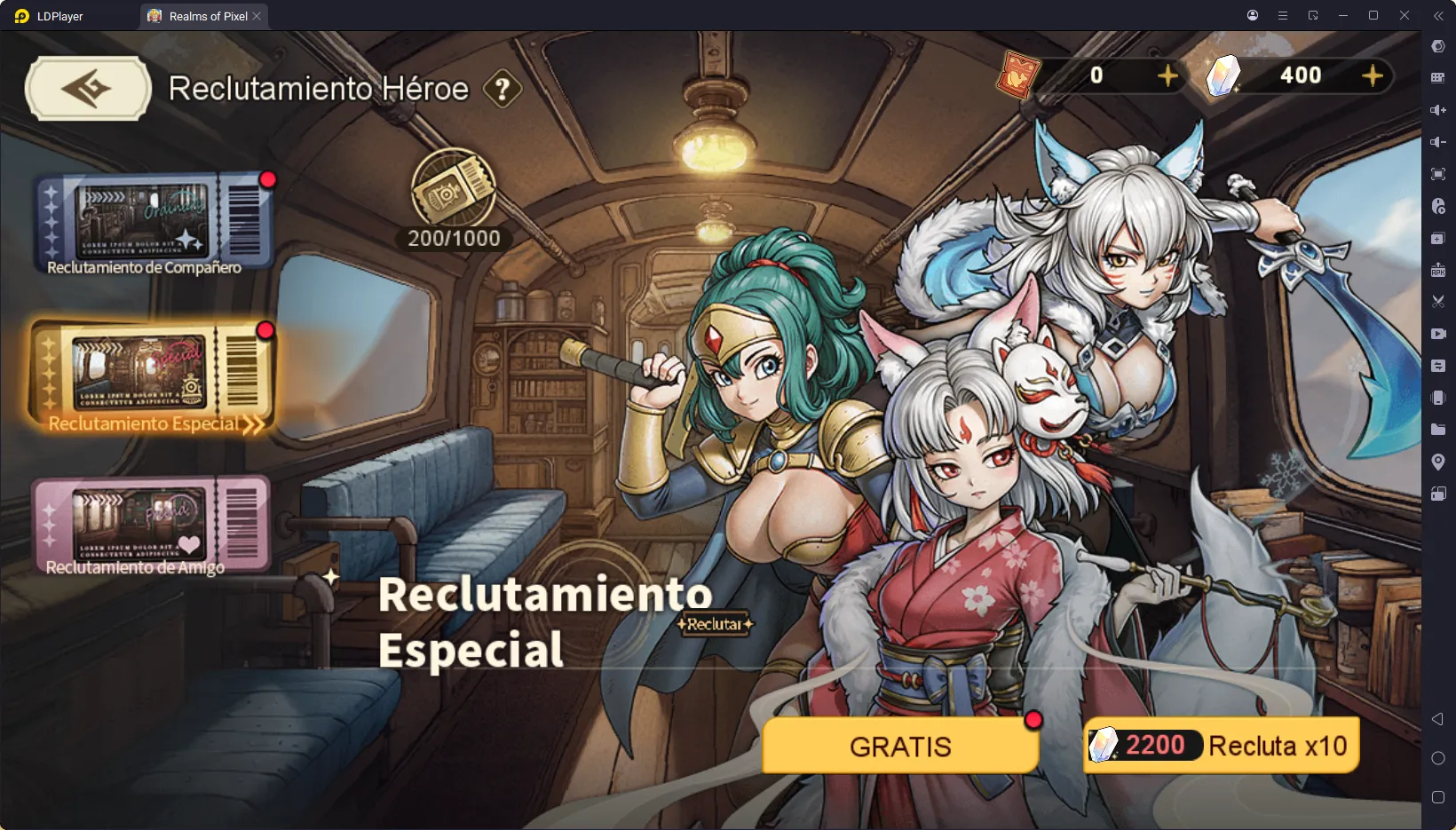Click the question mark beside Reclutamiento Héroe
This screenshot has width=1456, height=830.
pos(502,88)
